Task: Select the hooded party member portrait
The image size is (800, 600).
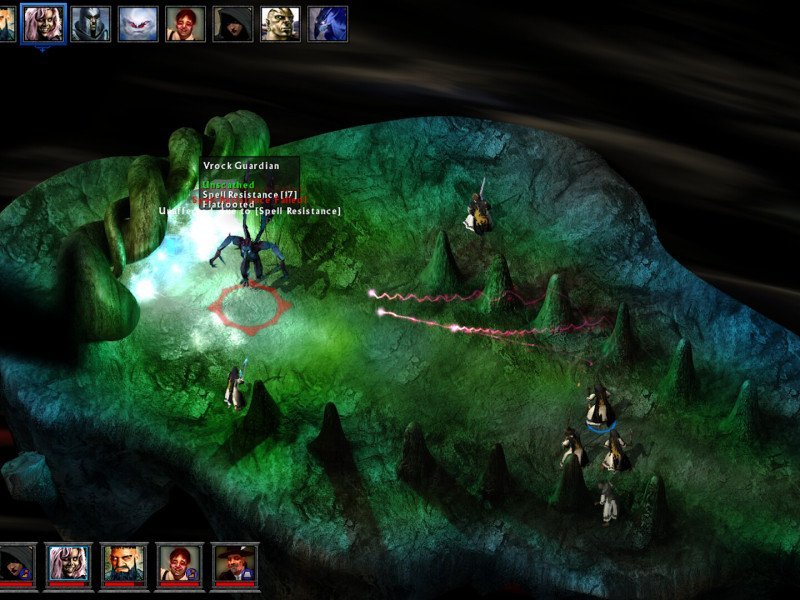Action: coord(17,565)
